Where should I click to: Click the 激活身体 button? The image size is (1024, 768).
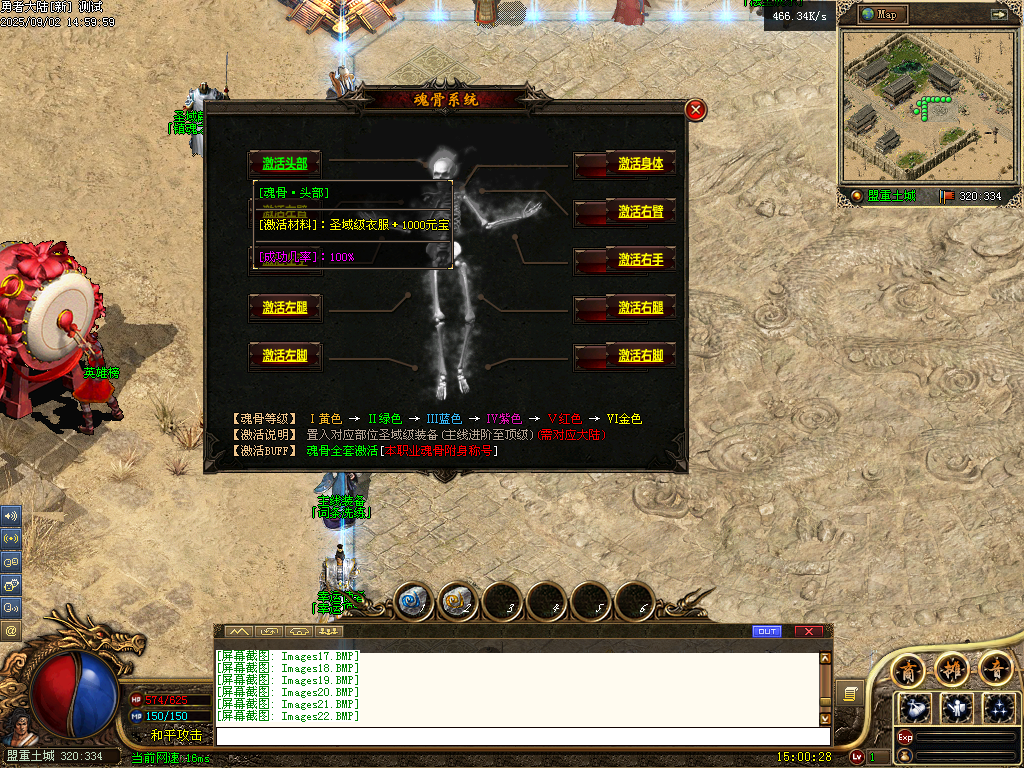click(640, 164)
